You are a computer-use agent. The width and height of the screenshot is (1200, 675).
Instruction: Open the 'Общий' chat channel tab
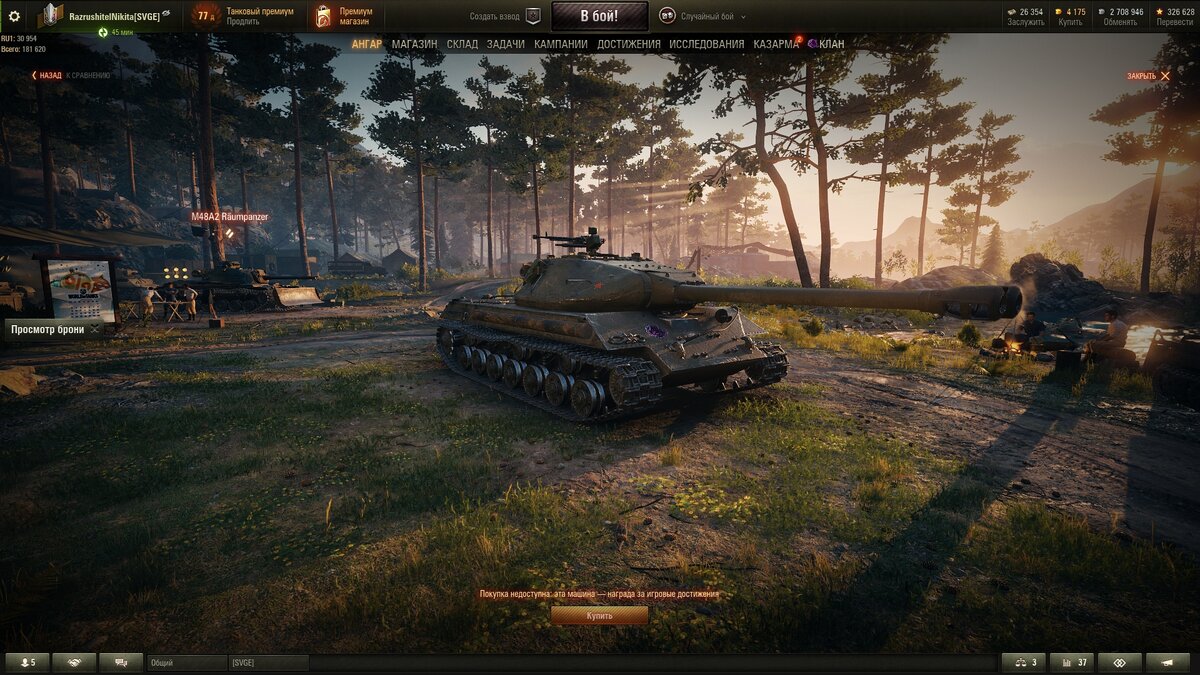click(x=186, y=663)
